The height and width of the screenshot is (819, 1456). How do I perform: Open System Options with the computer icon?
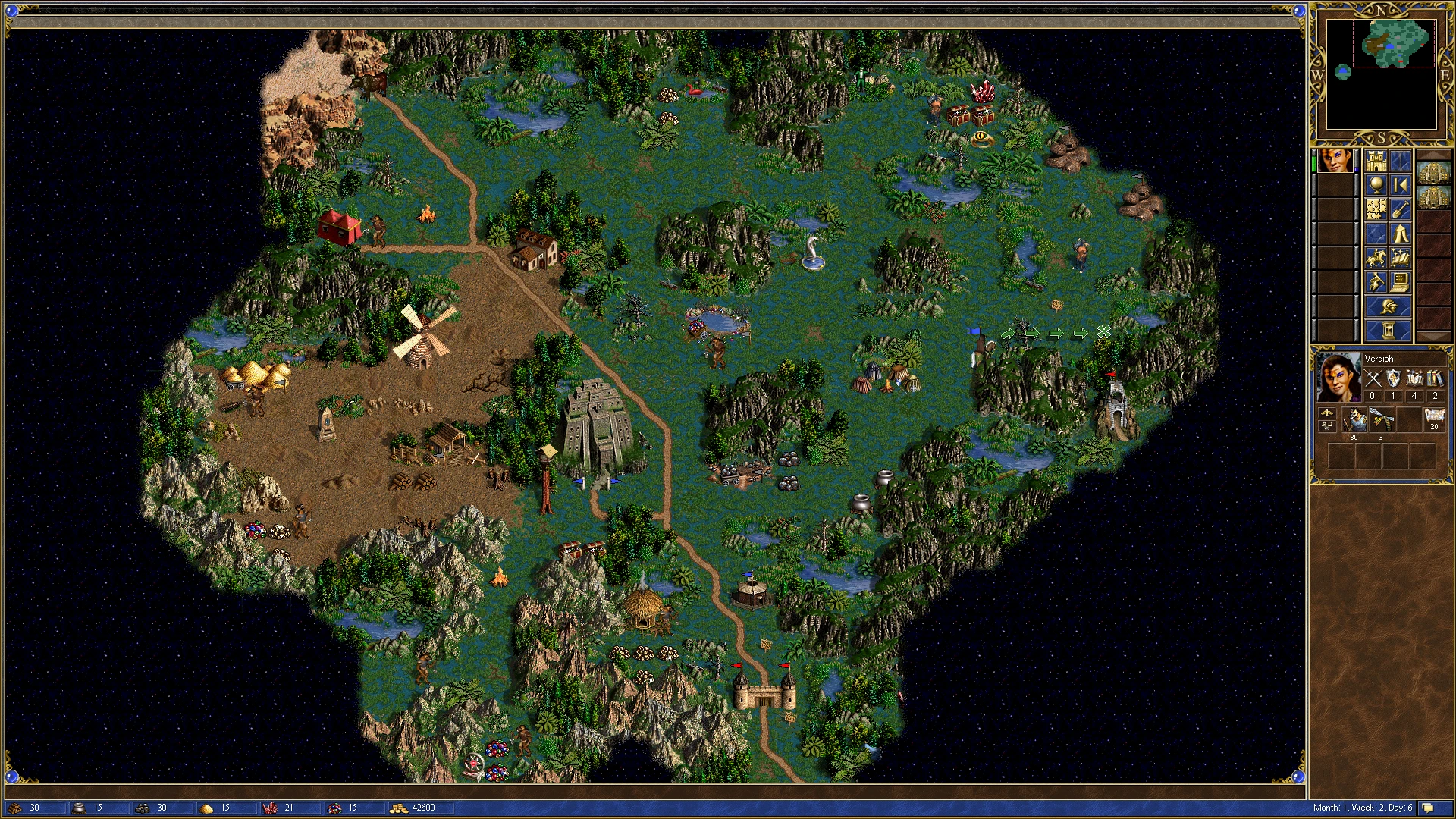click(x=1400, y=281)
